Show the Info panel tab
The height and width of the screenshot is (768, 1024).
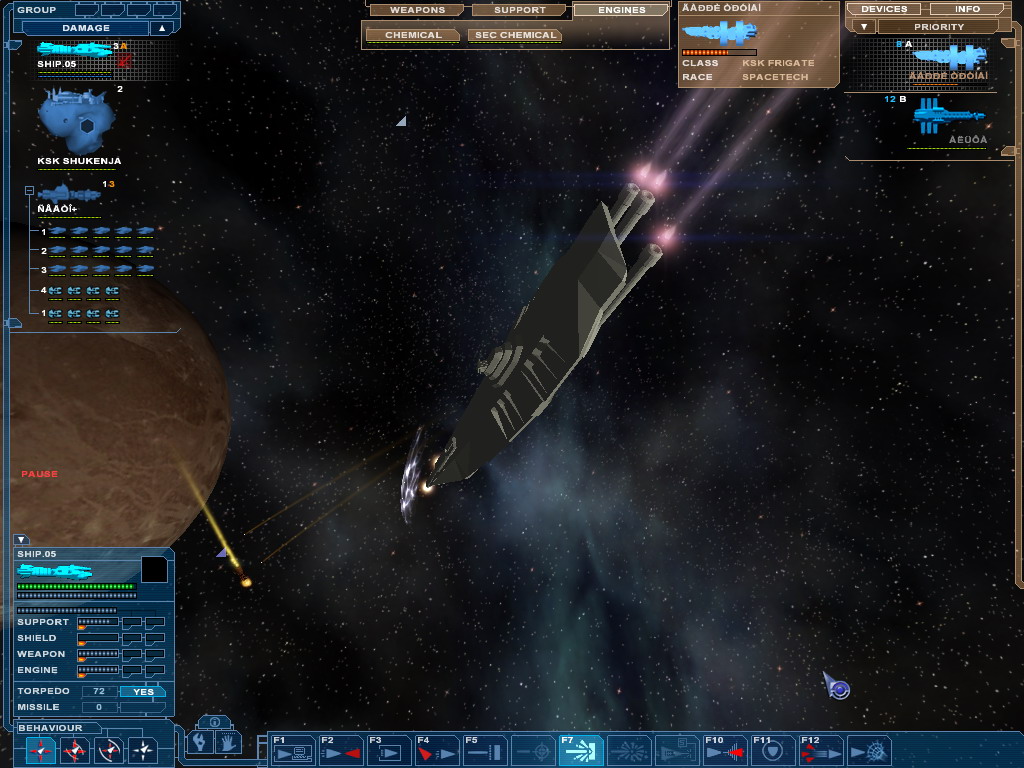pyautogui.click(x=967, y=9)
